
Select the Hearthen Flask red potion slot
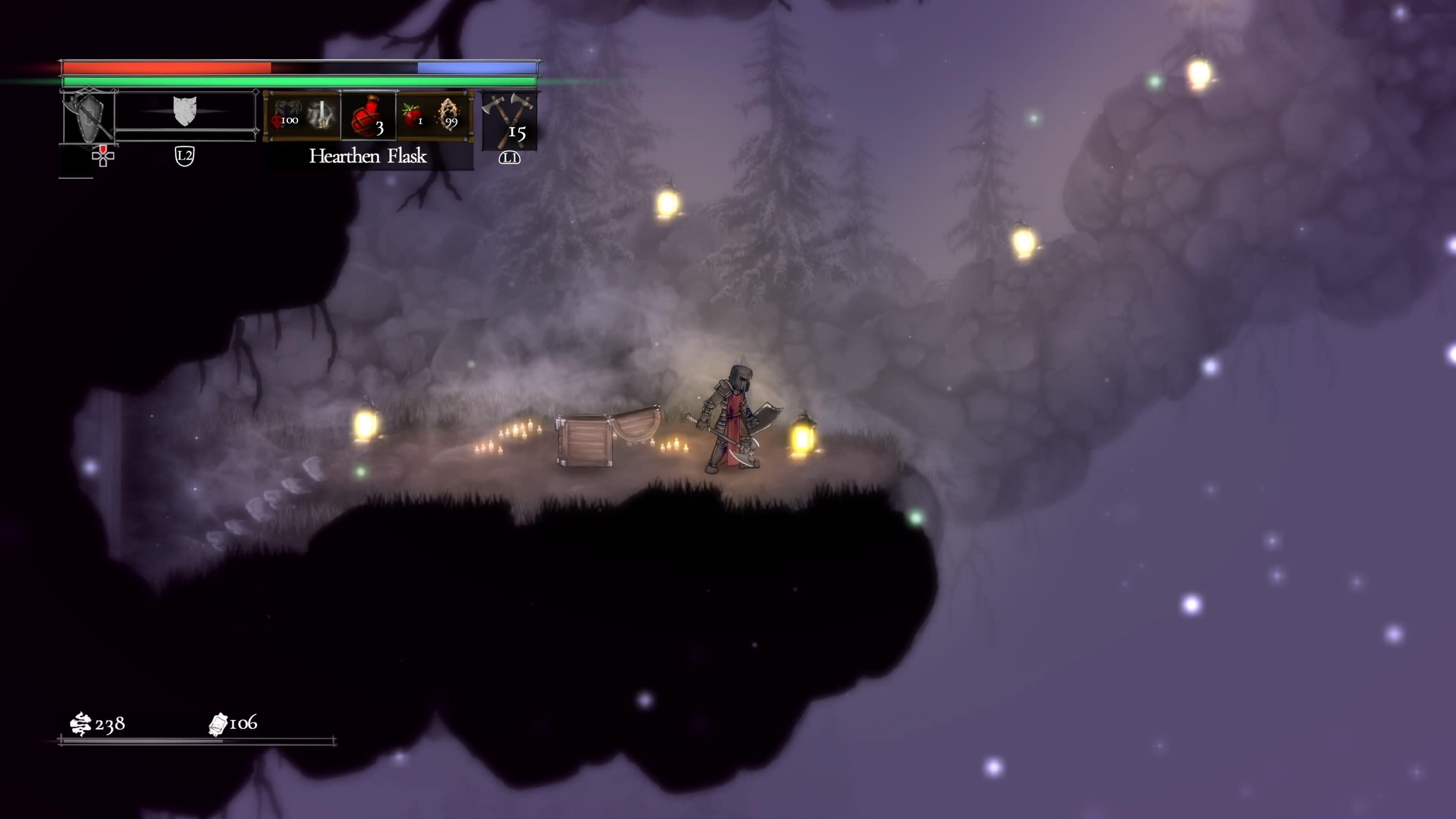point(369,116)
